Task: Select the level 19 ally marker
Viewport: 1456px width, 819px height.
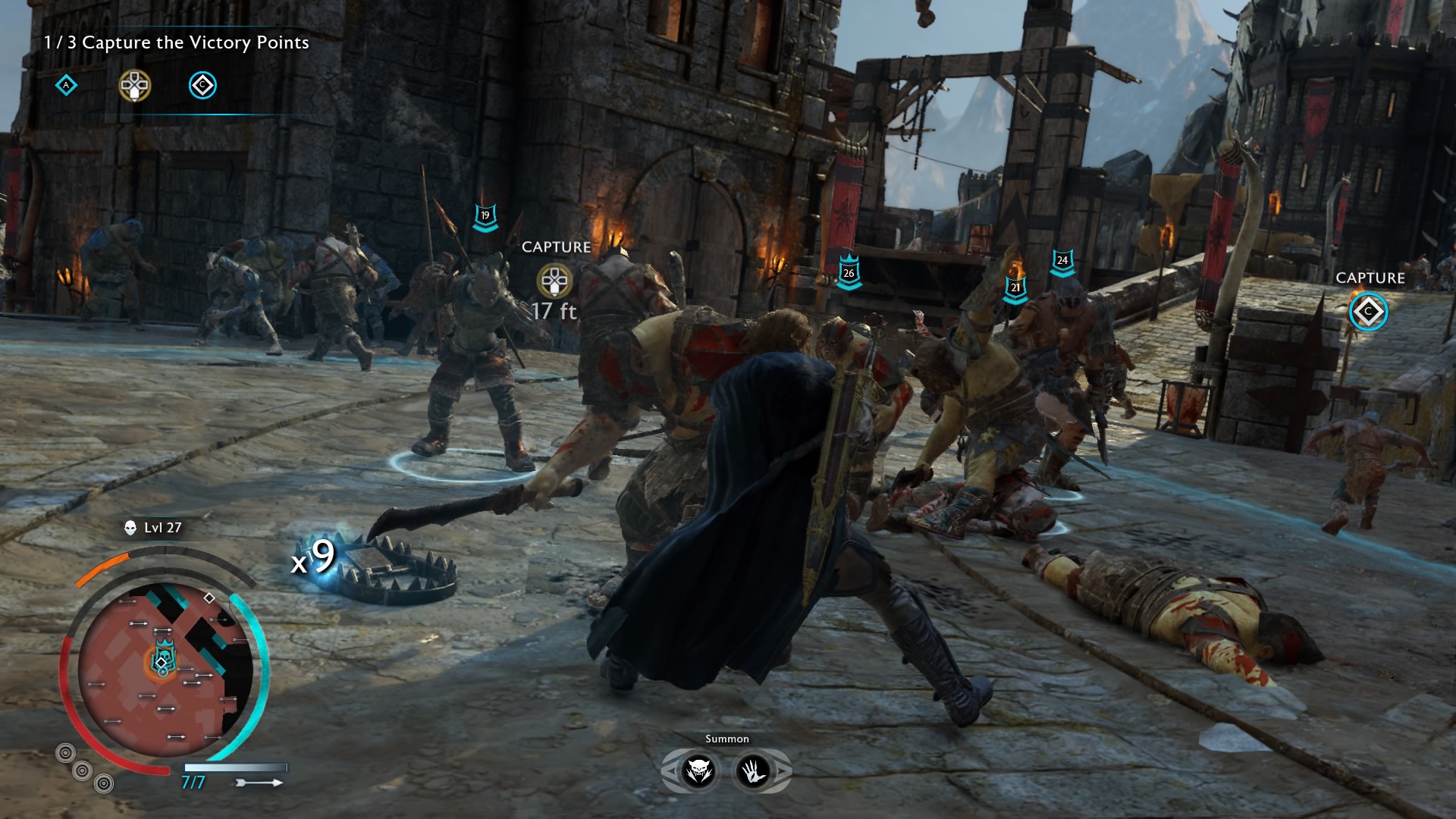Action: coord(485,217)
